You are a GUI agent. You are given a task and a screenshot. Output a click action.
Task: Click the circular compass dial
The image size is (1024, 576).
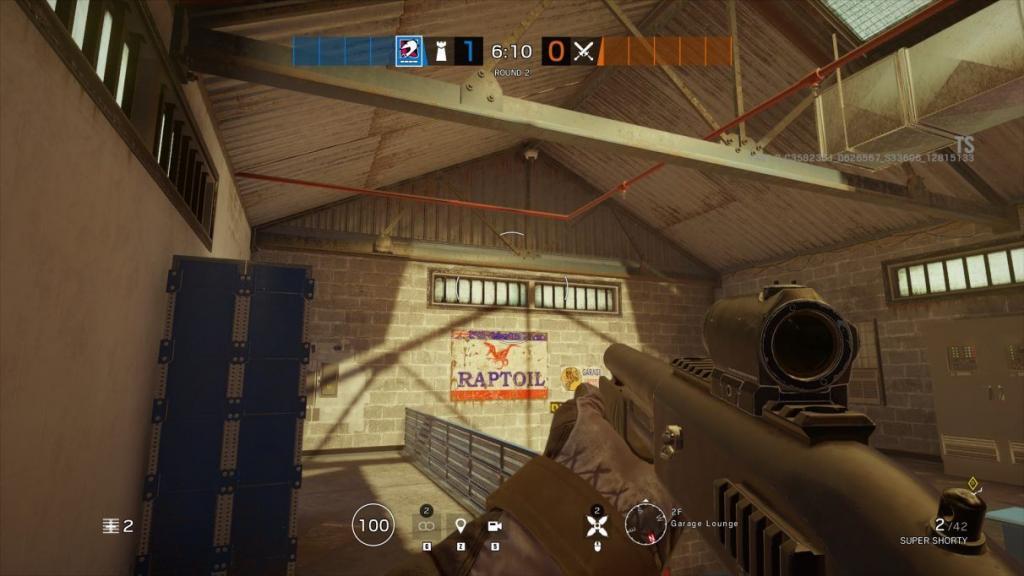pos(645,522)
